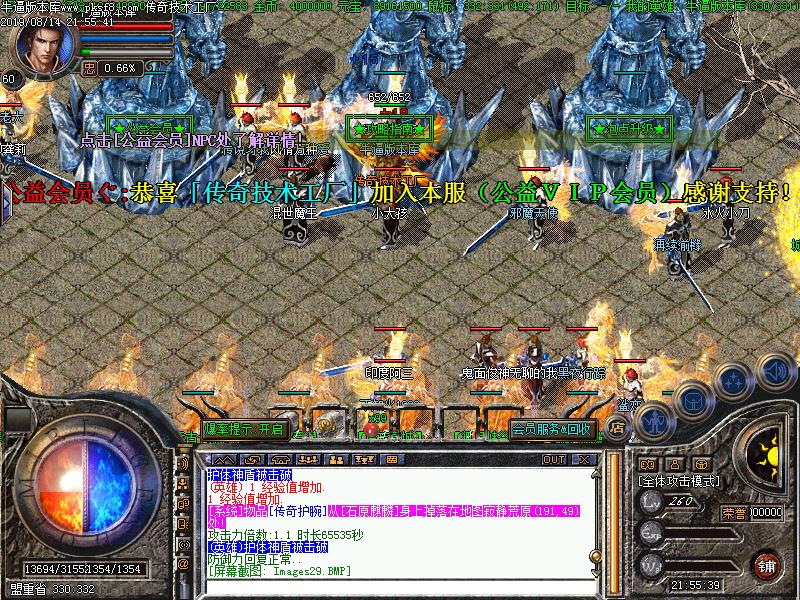Click the red 铺 stall button
This screenshot has width=800, height=600.
coord(767,565)
